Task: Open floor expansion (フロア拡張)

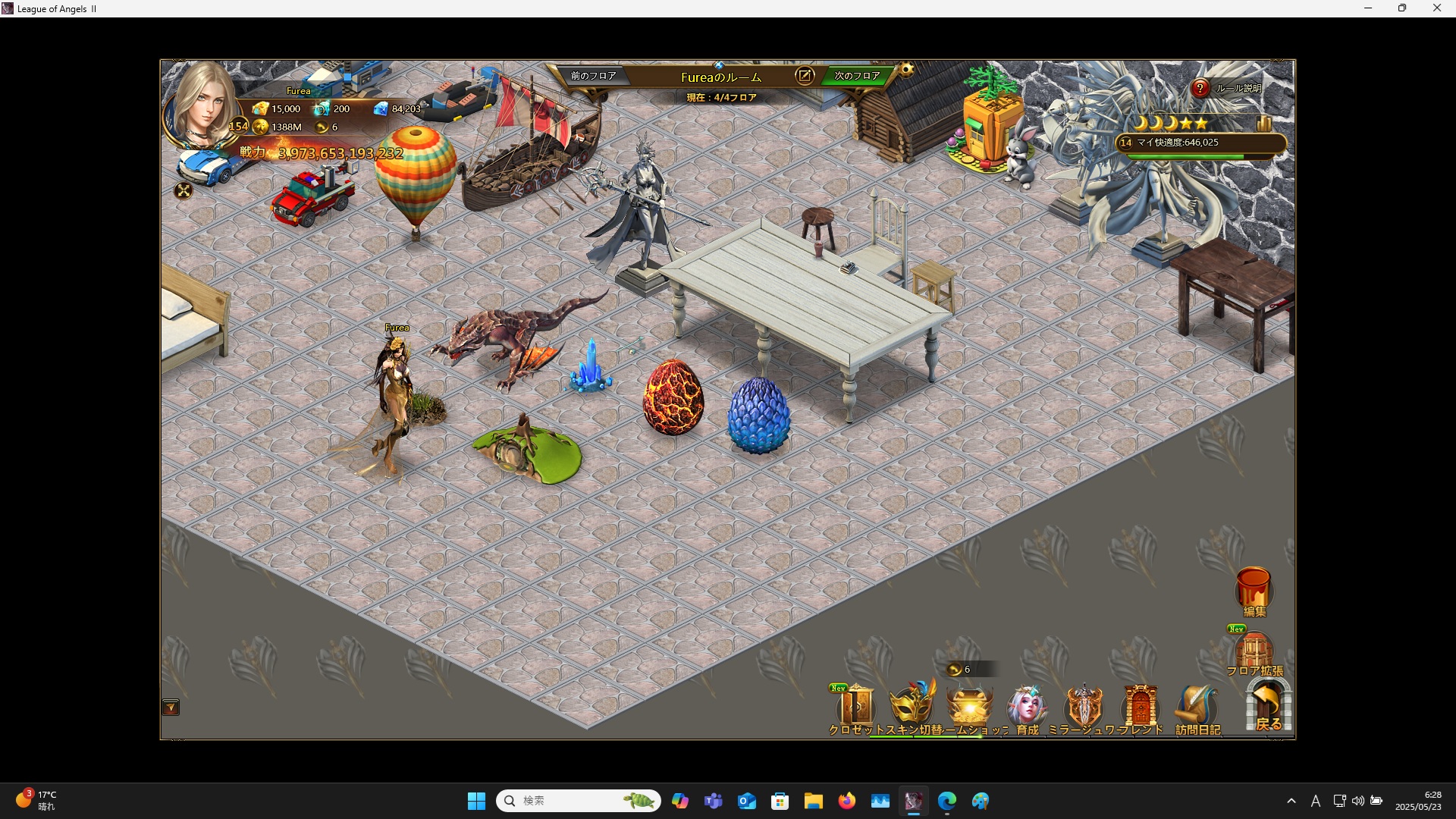Action: [x=1254, y=652]
